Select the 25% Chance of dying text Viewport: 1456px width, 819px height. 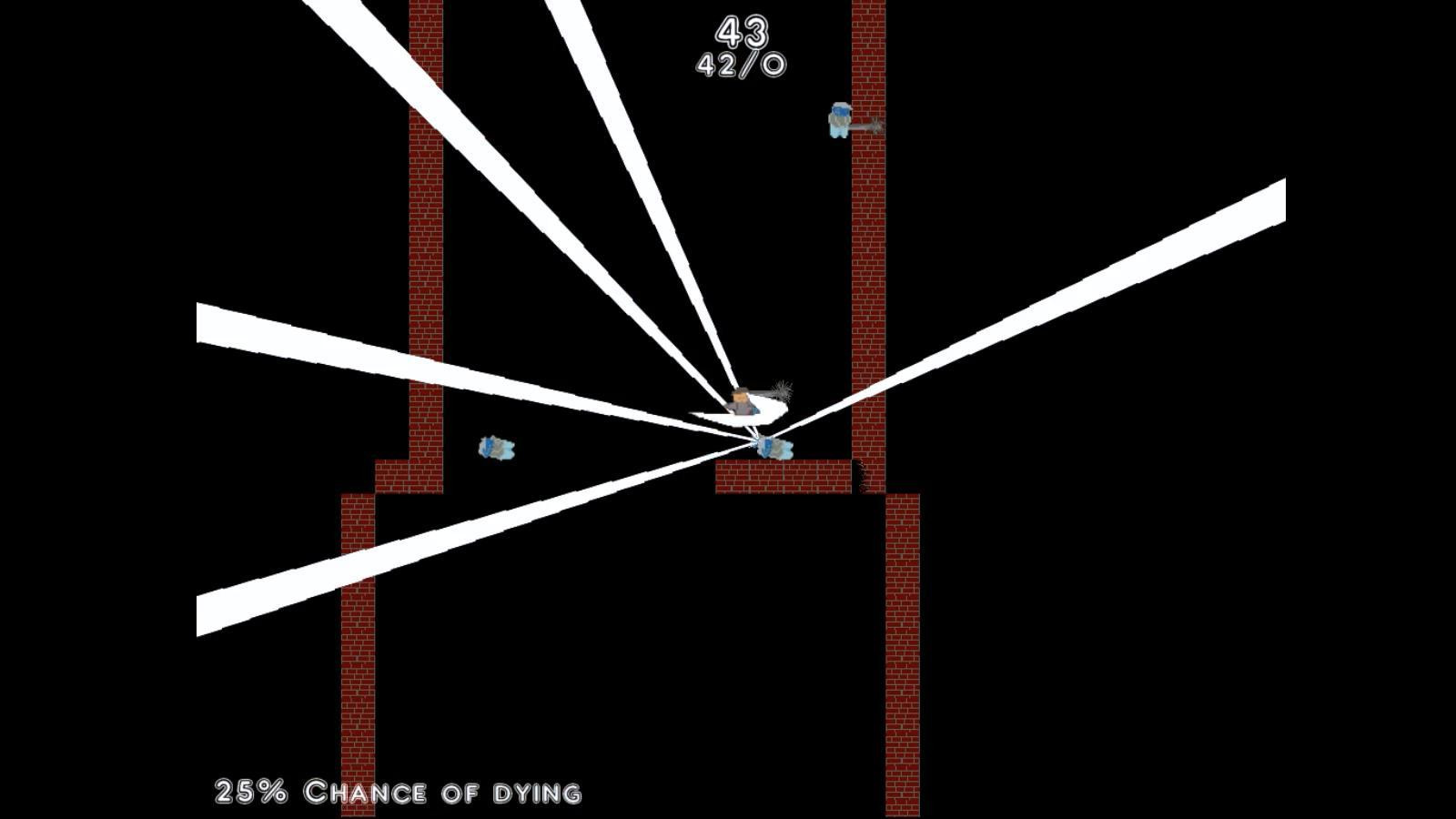point(398,791)
